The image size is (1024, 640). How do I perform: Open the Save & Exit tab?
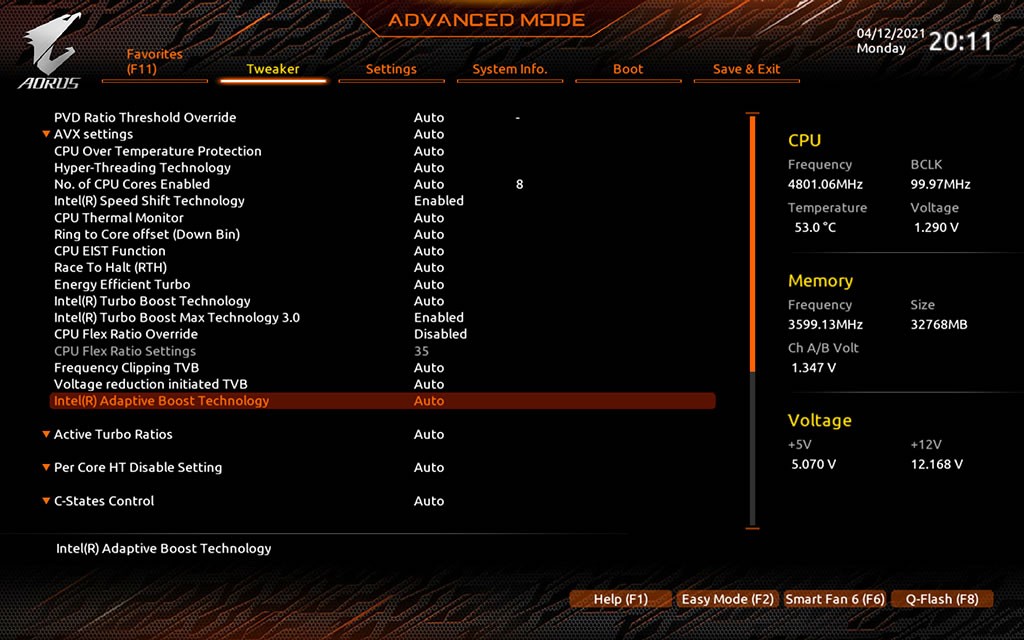click(746, 69)
